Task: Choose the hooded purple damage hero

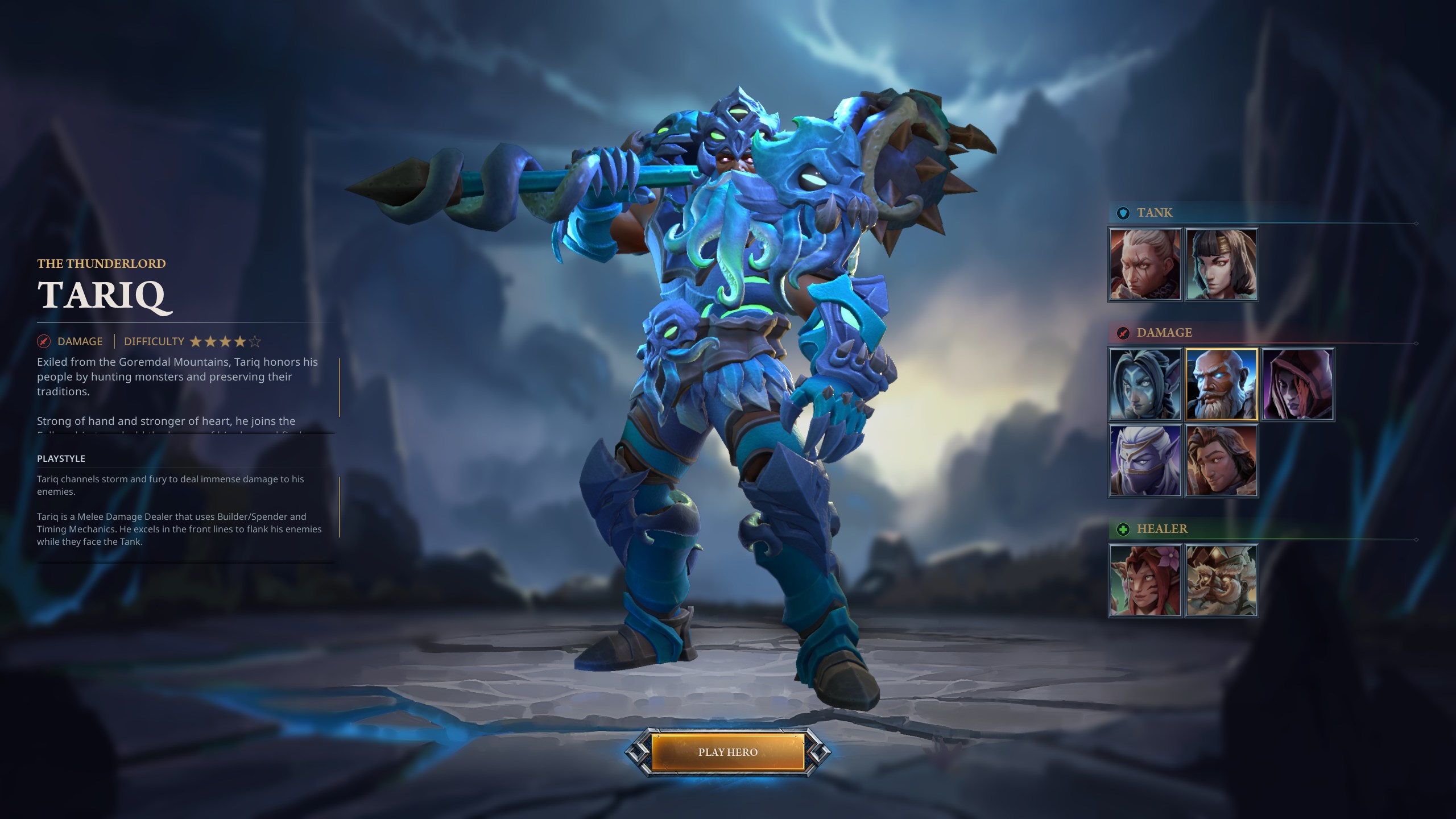Action: pyautogui.click(x=1298, y=384)
